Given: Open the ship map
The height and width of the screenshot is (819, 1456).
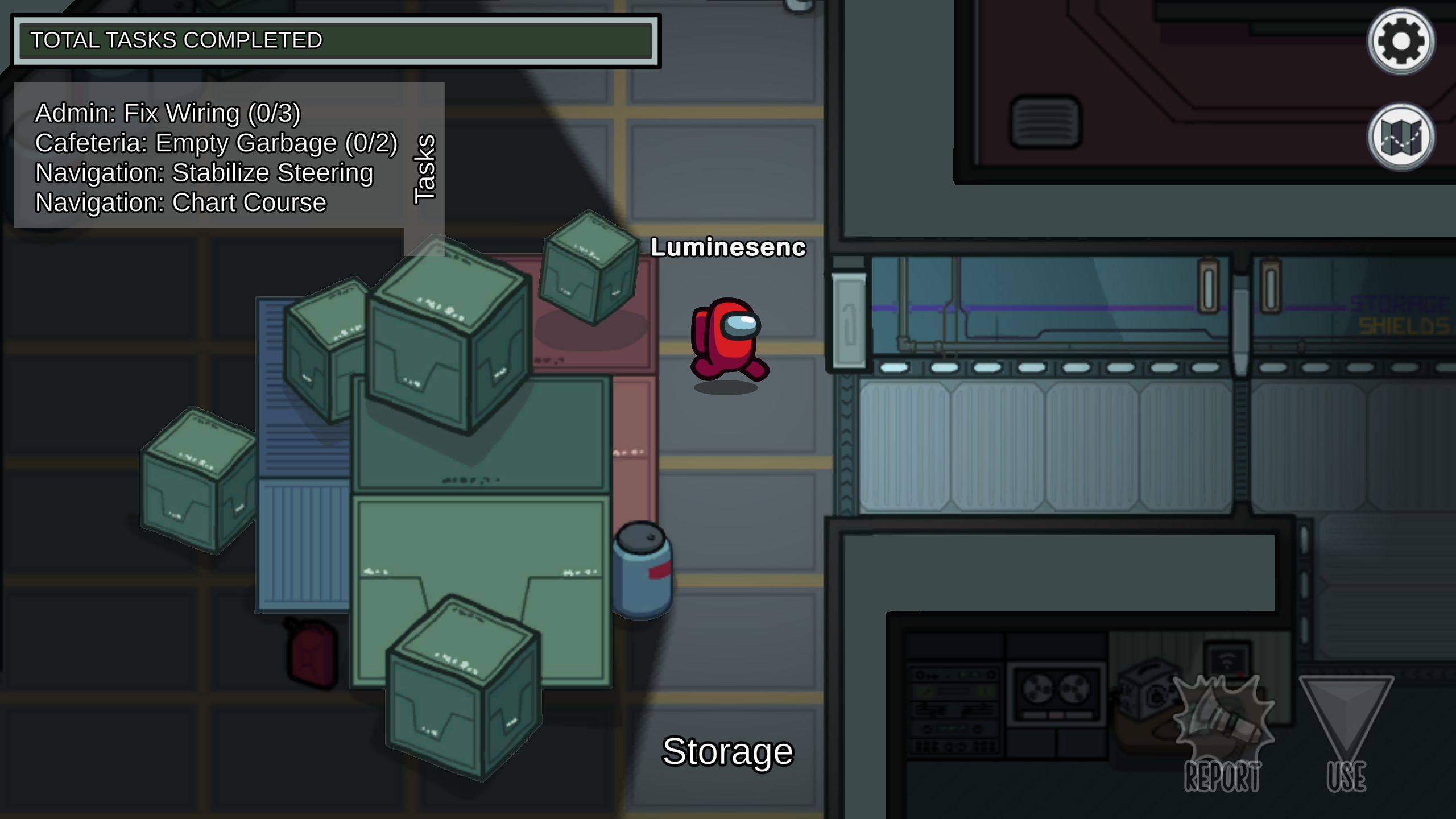Looking at the screenshot, I should coord(1400,136).
